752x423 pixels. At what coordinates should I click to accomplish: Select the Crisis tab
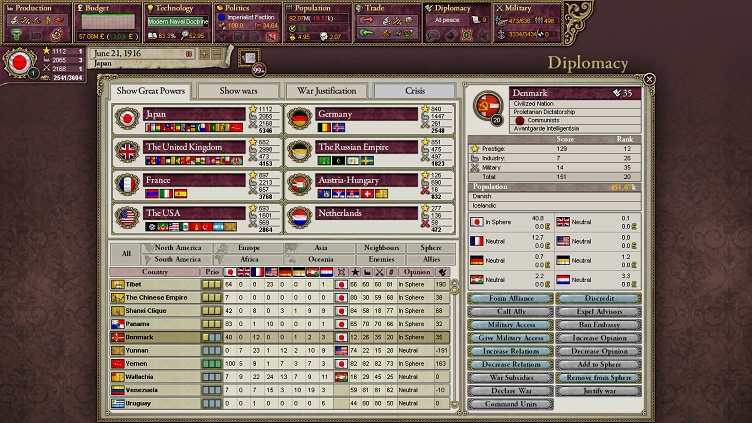(x=414, y=91)
